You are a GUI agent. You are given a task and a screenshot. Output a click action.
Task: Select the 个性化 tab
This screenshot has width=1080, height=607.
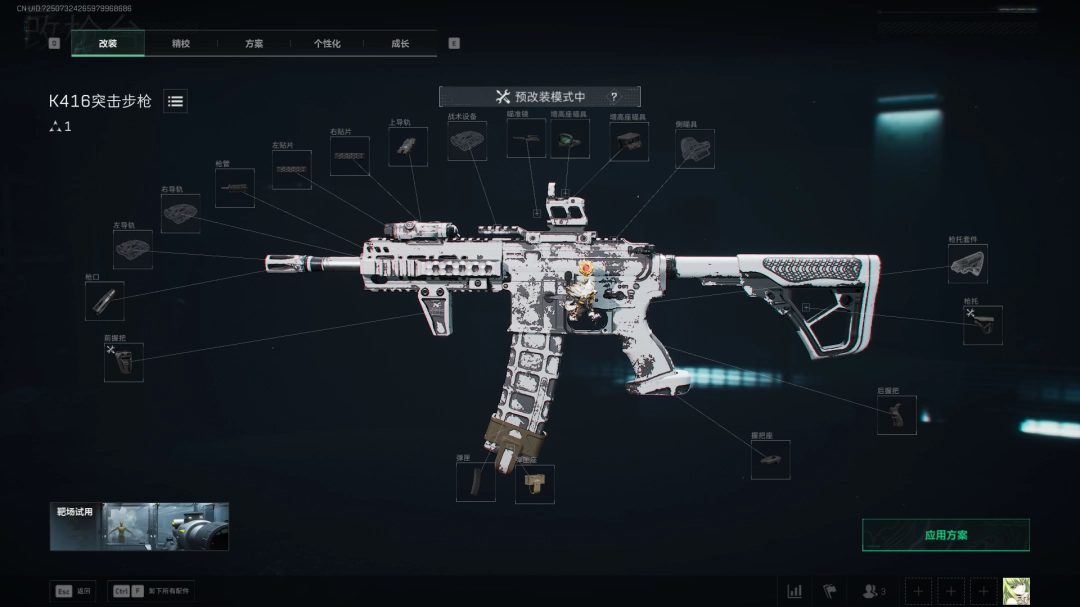point(327,44)
